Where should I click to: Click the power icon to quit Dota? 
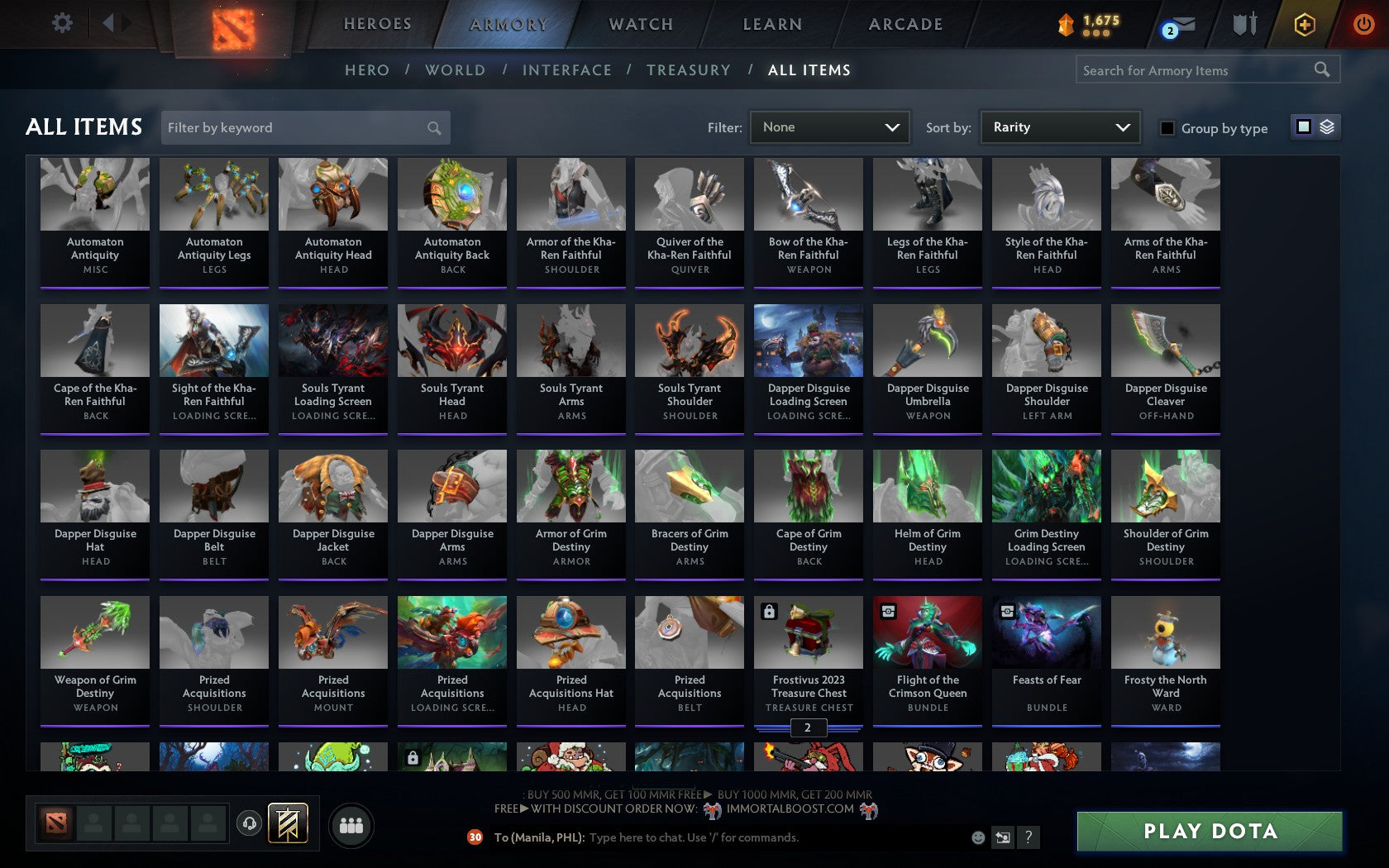(x=1365, y=22)
